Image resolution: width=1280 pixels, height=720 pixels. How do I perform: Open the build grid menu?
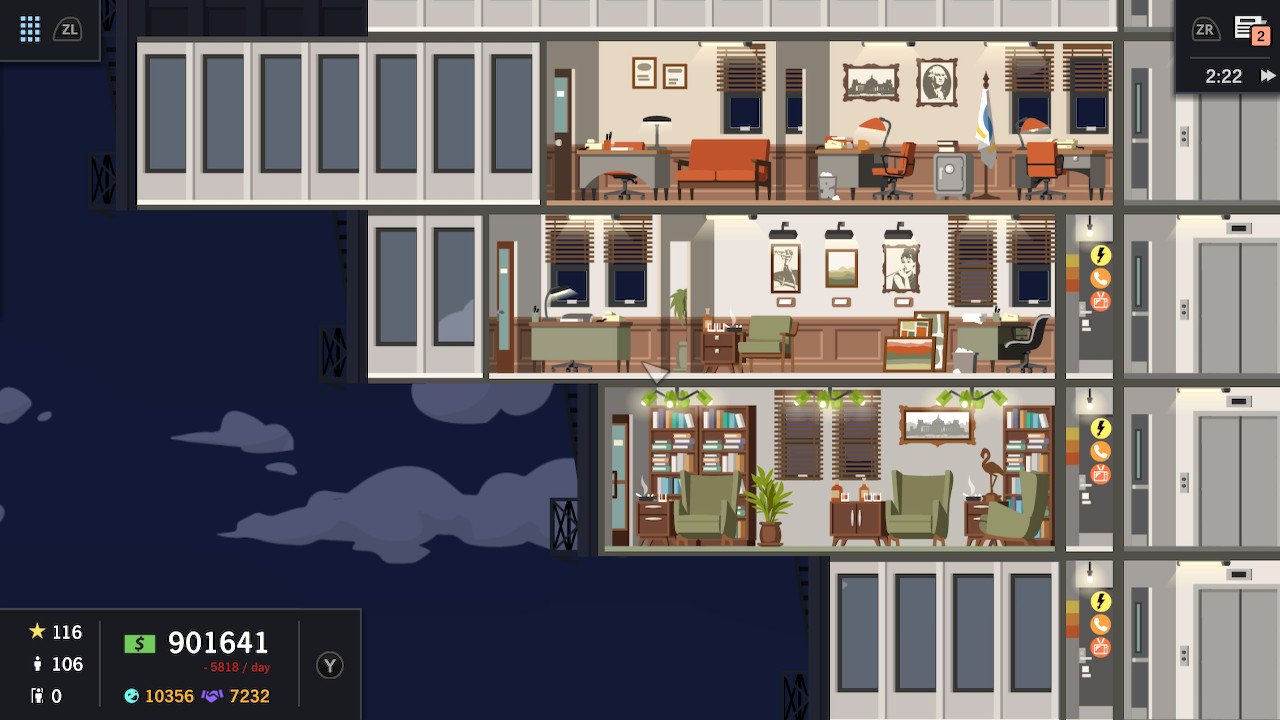click(x=28, y=29)
